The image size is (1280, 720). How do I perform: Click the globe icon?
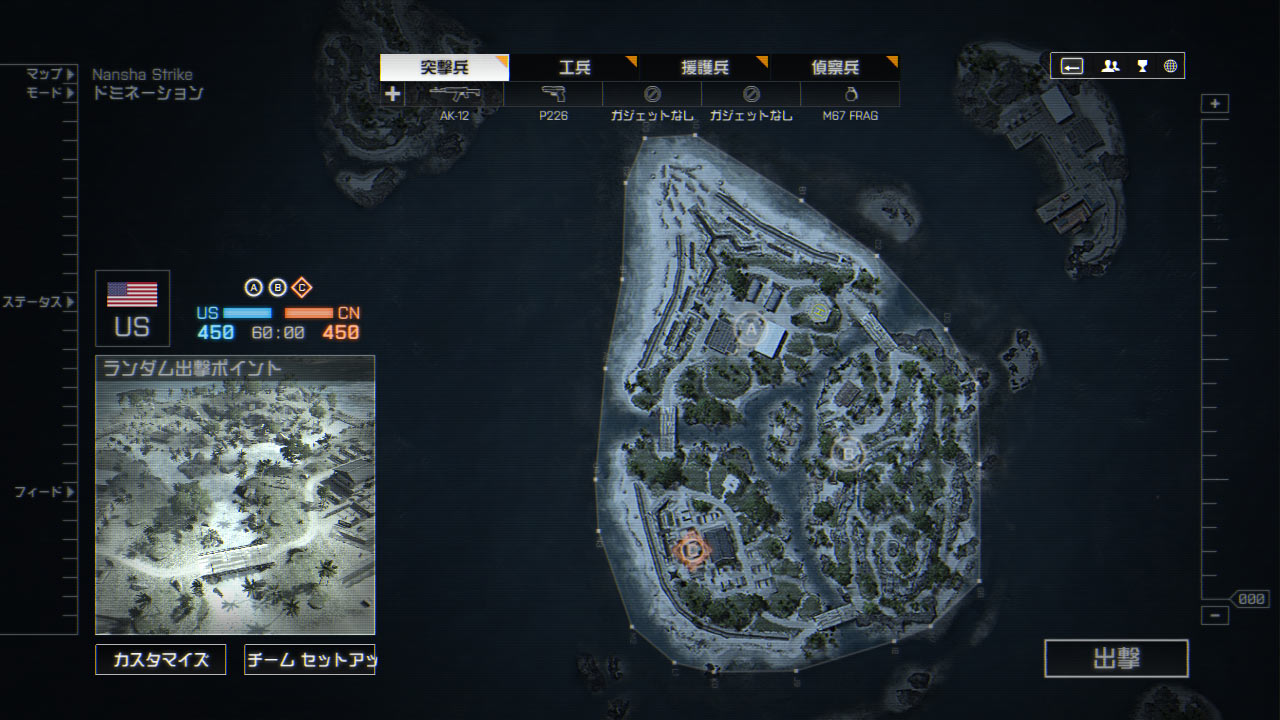[x=1170, y=66]
